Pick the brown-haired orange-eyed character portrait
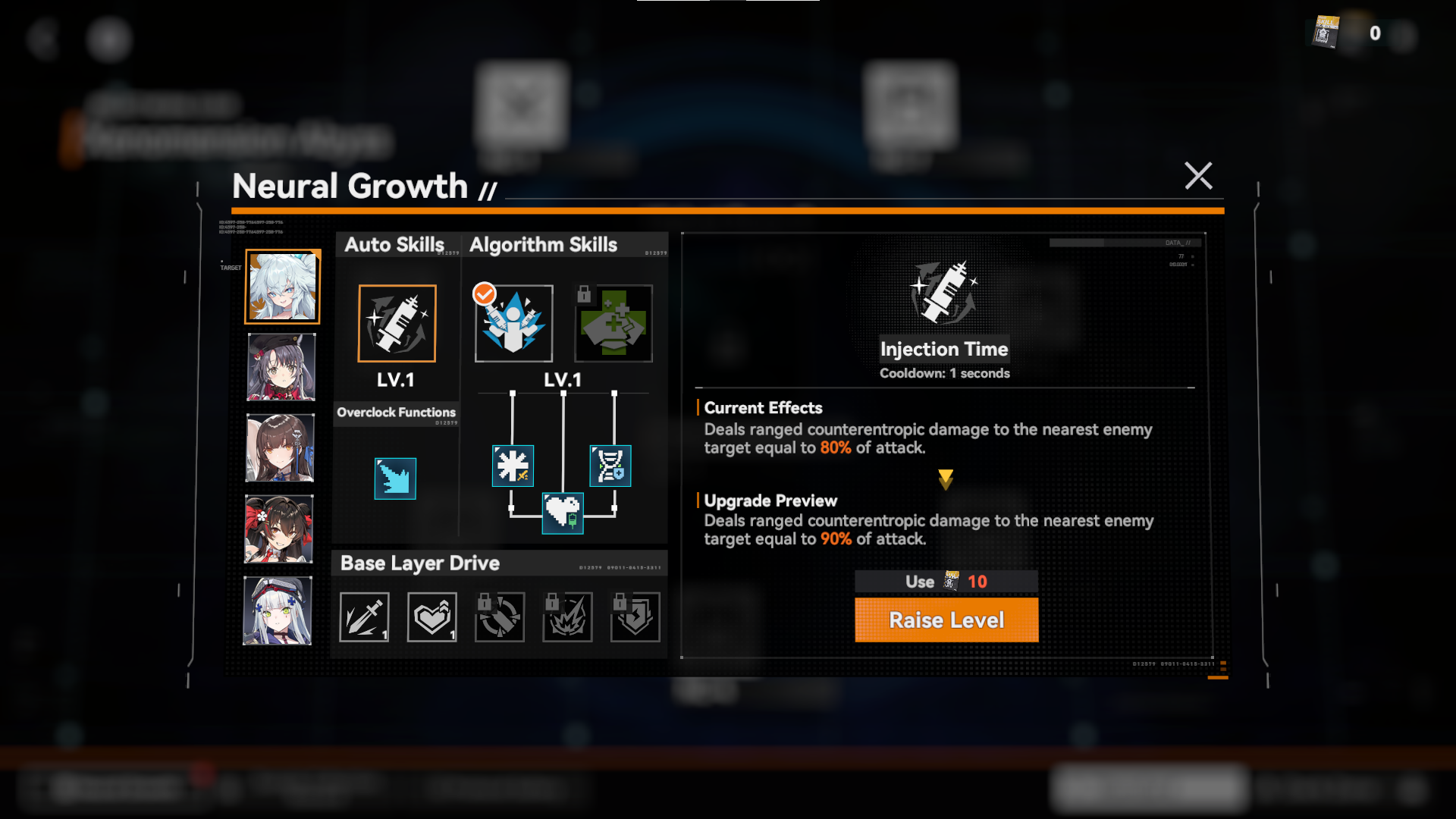 [280, 448]
